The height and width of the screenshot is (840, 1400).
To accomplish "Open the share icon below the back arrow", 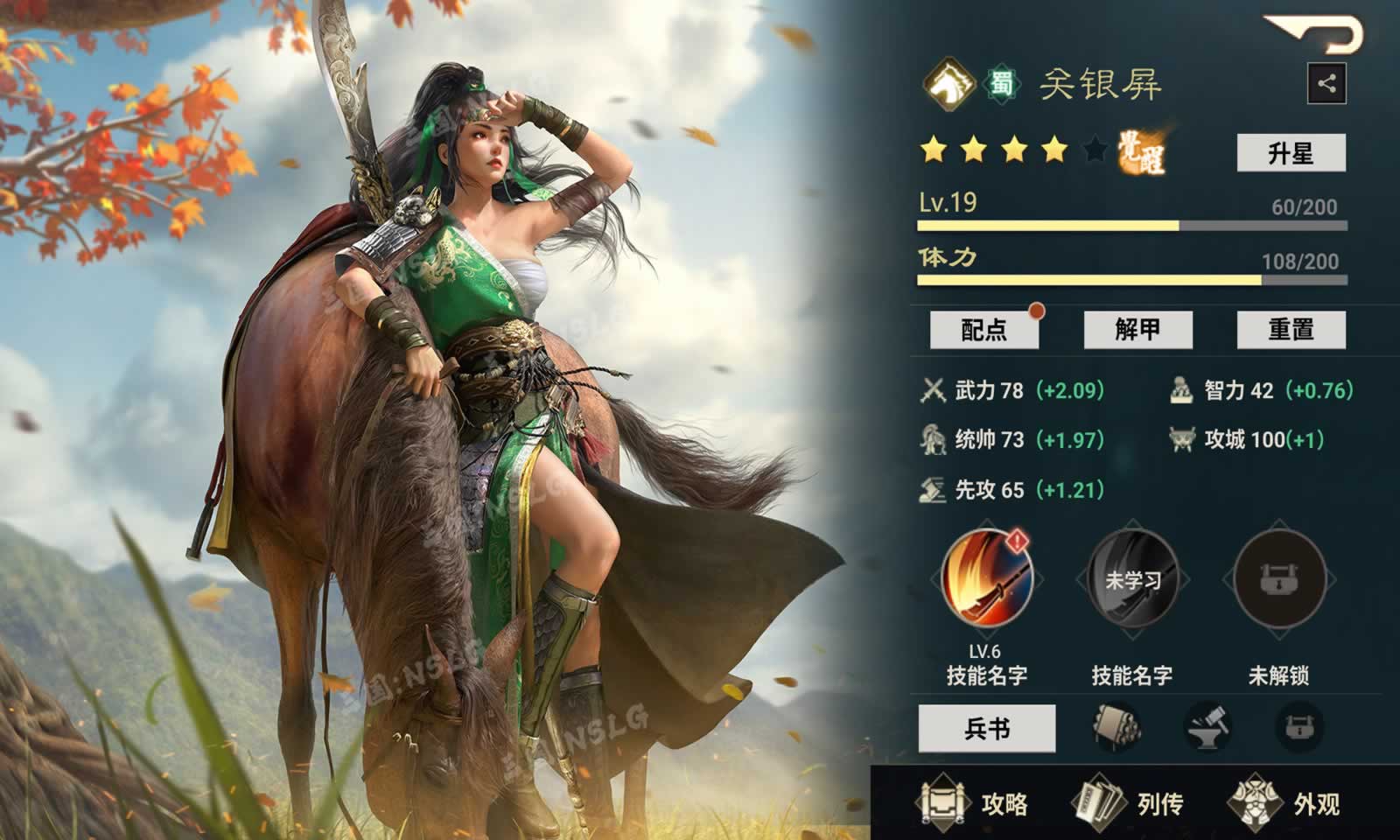I will point(1326,83).
